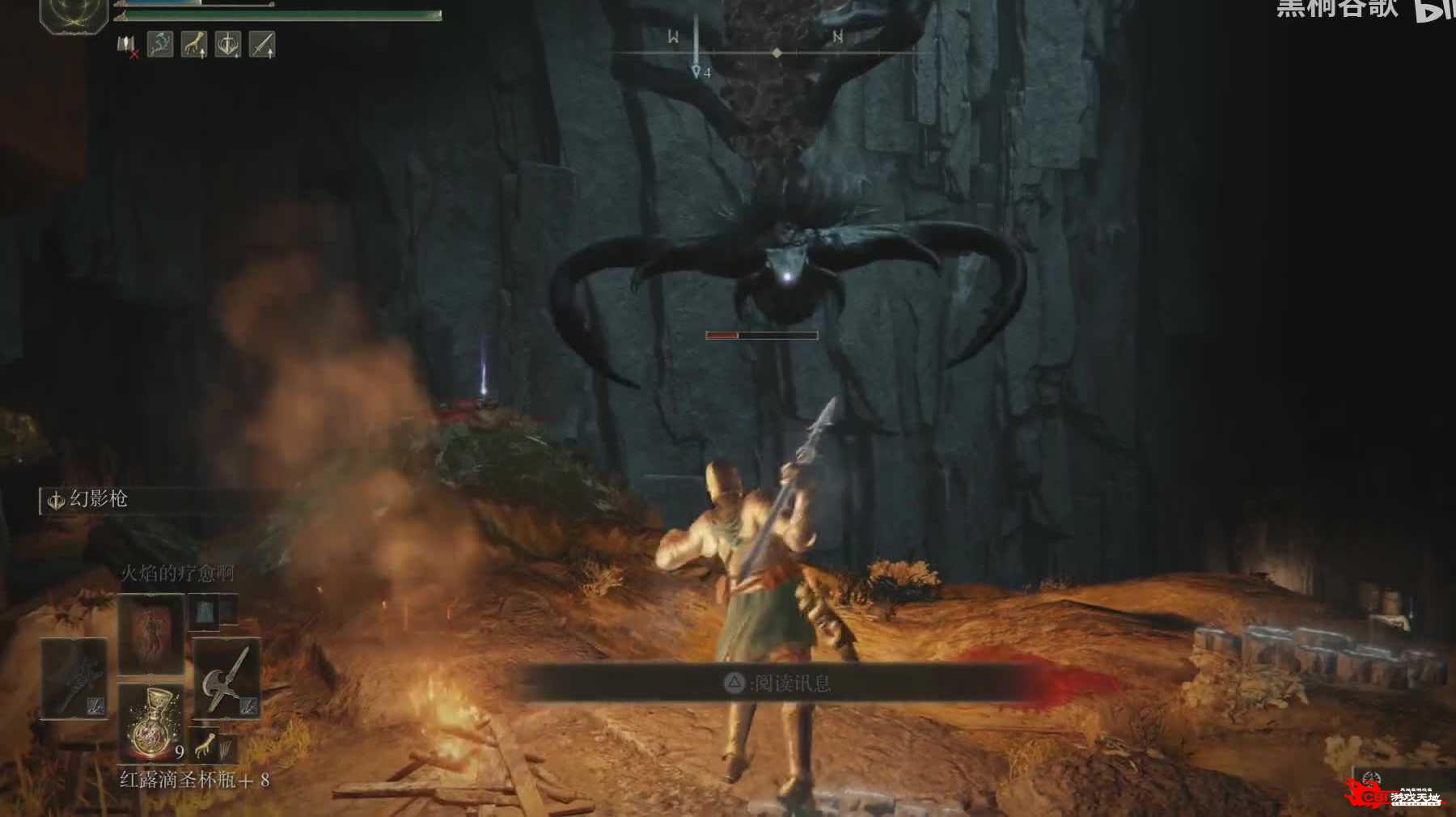Click the golden claw buff status icon
1456x817 pixels.
[x=194, y=44]
